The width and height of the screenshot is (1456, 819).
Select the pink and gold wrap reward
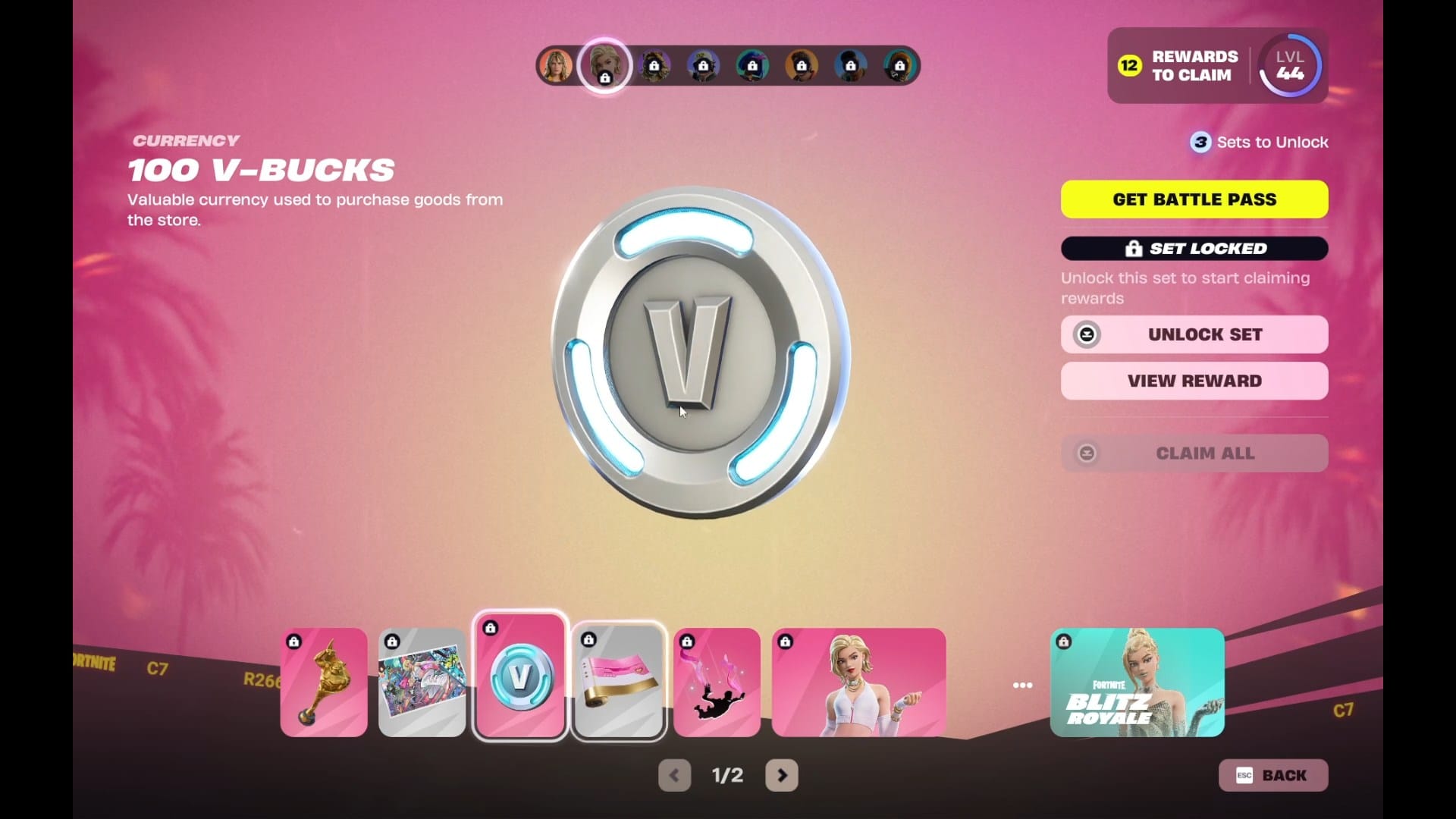tap(619, 681)
